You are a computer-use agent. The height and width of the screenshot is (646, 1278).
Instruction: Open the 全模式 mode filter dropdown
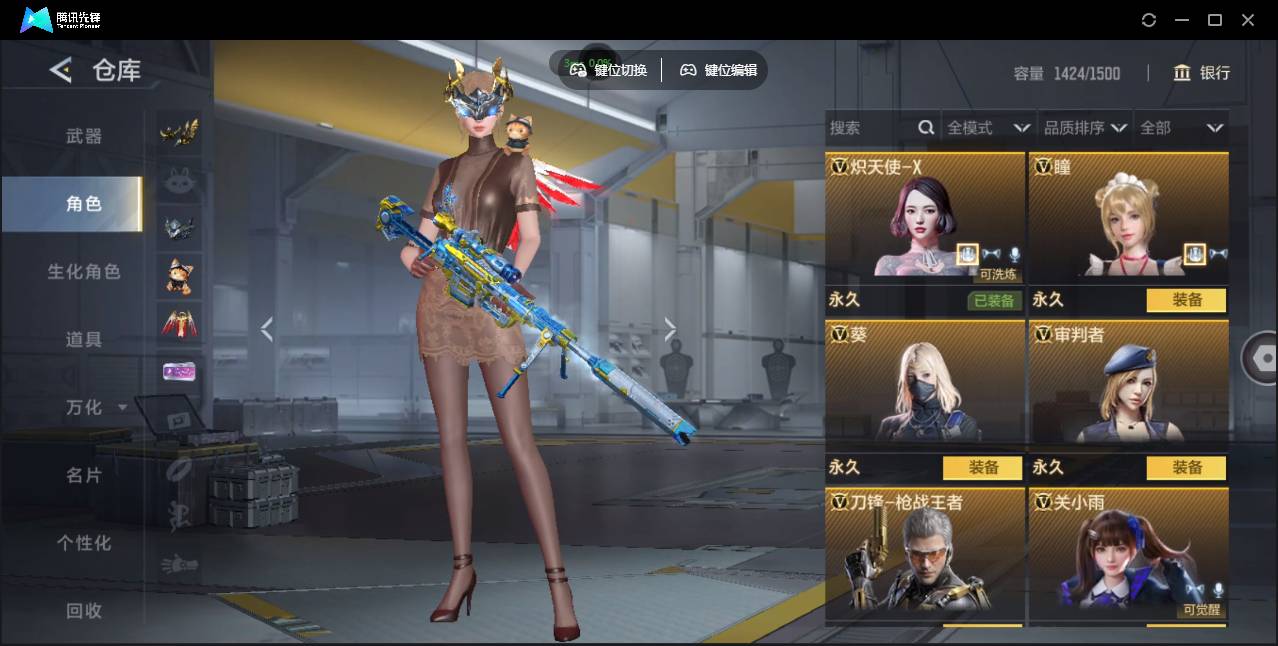pos(988,128)
